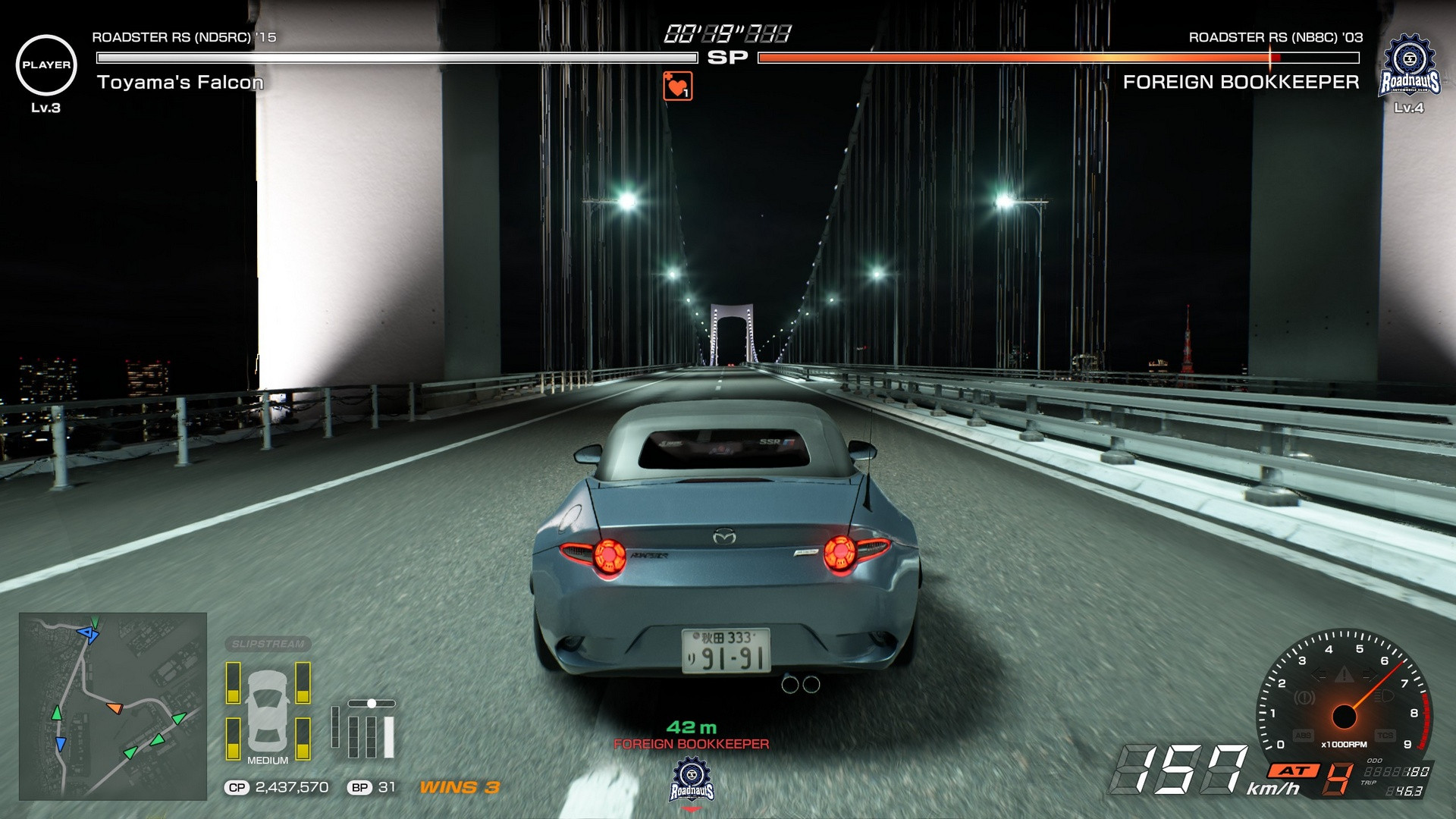This screenshot has height=819, width=1456.
Task: Select the tire condition car diagram
Action: (268, 710)
